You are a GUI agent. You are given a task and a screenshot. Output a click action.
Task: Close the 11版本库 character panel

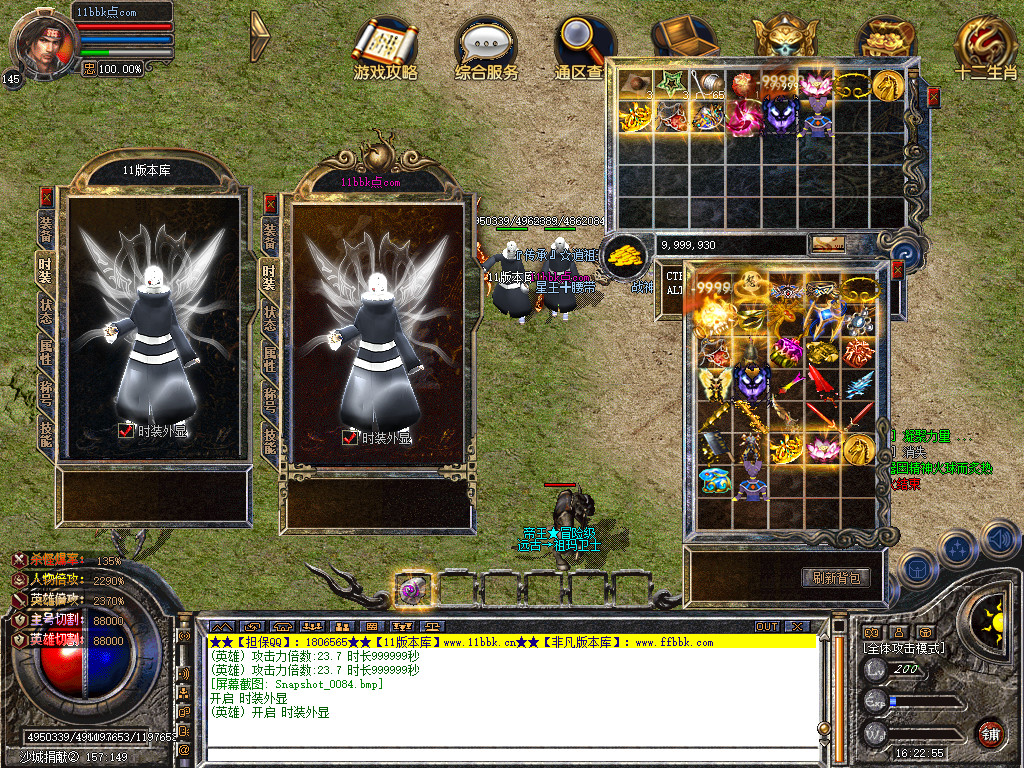[x=46, y=196]
